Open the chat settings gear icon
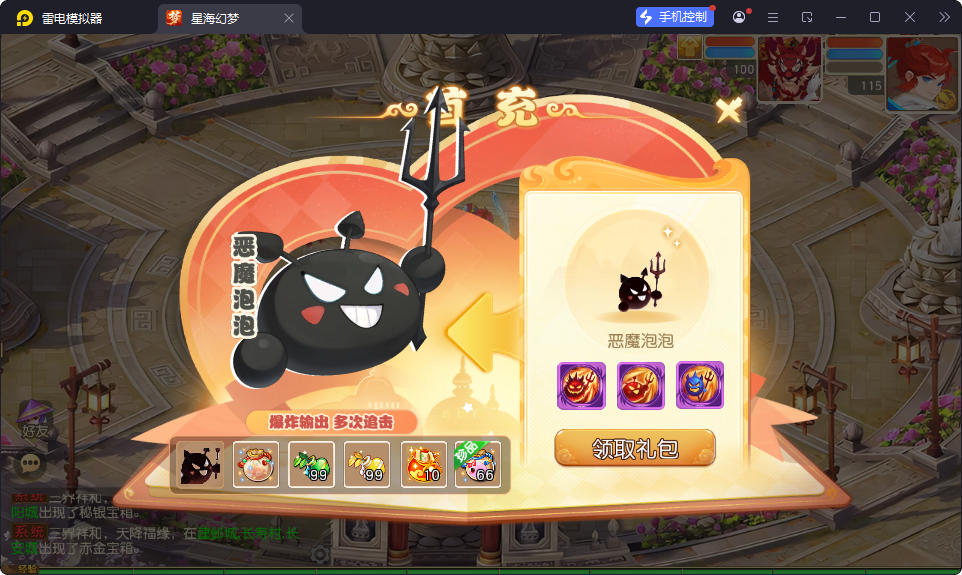The width and height of the screenshot is (962, 575). tap(320, 553)
